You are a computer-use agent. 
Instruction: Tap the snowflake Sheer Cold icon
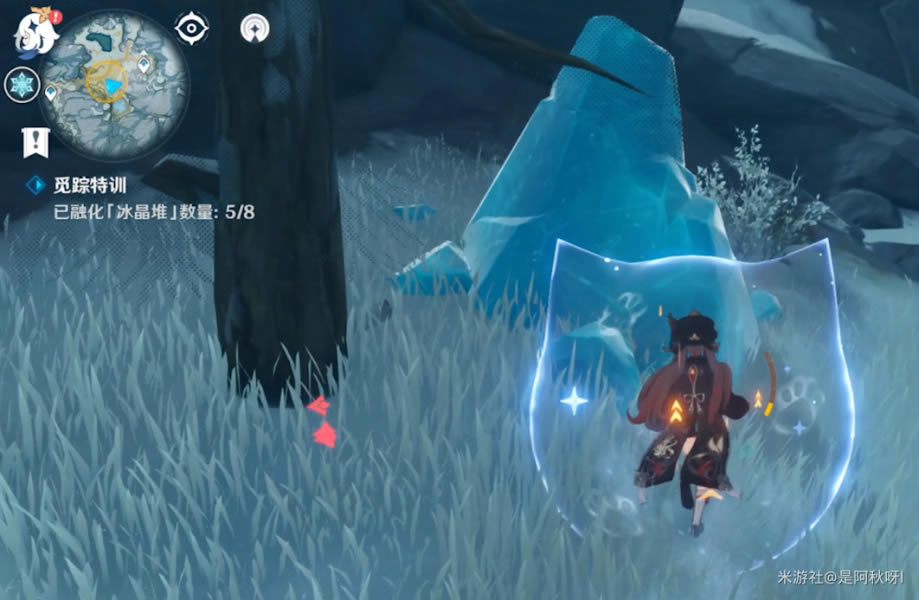click(x=21, y=84)
